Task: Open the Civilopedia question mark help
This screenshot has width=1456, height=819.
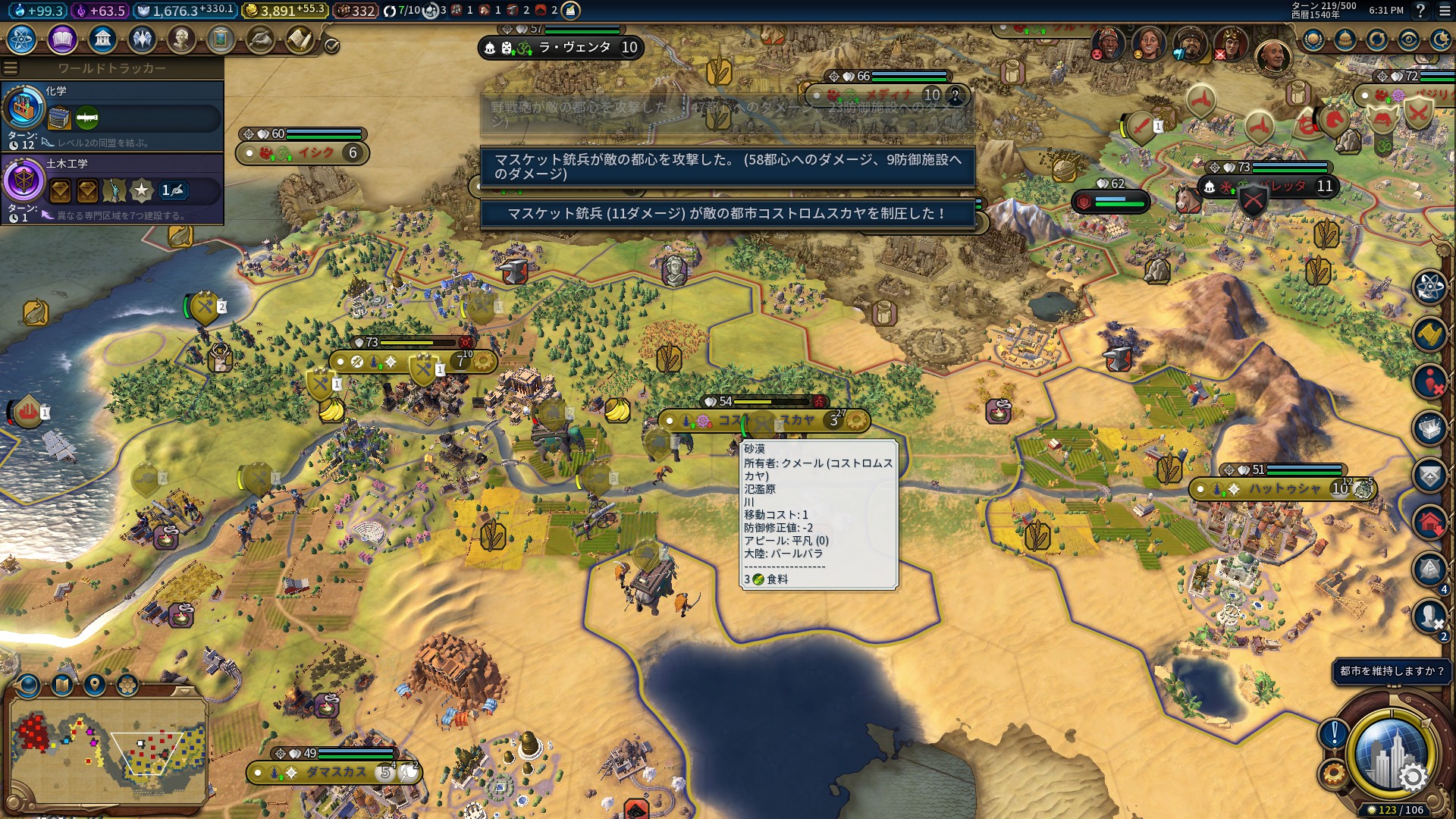Action: 1420,11
